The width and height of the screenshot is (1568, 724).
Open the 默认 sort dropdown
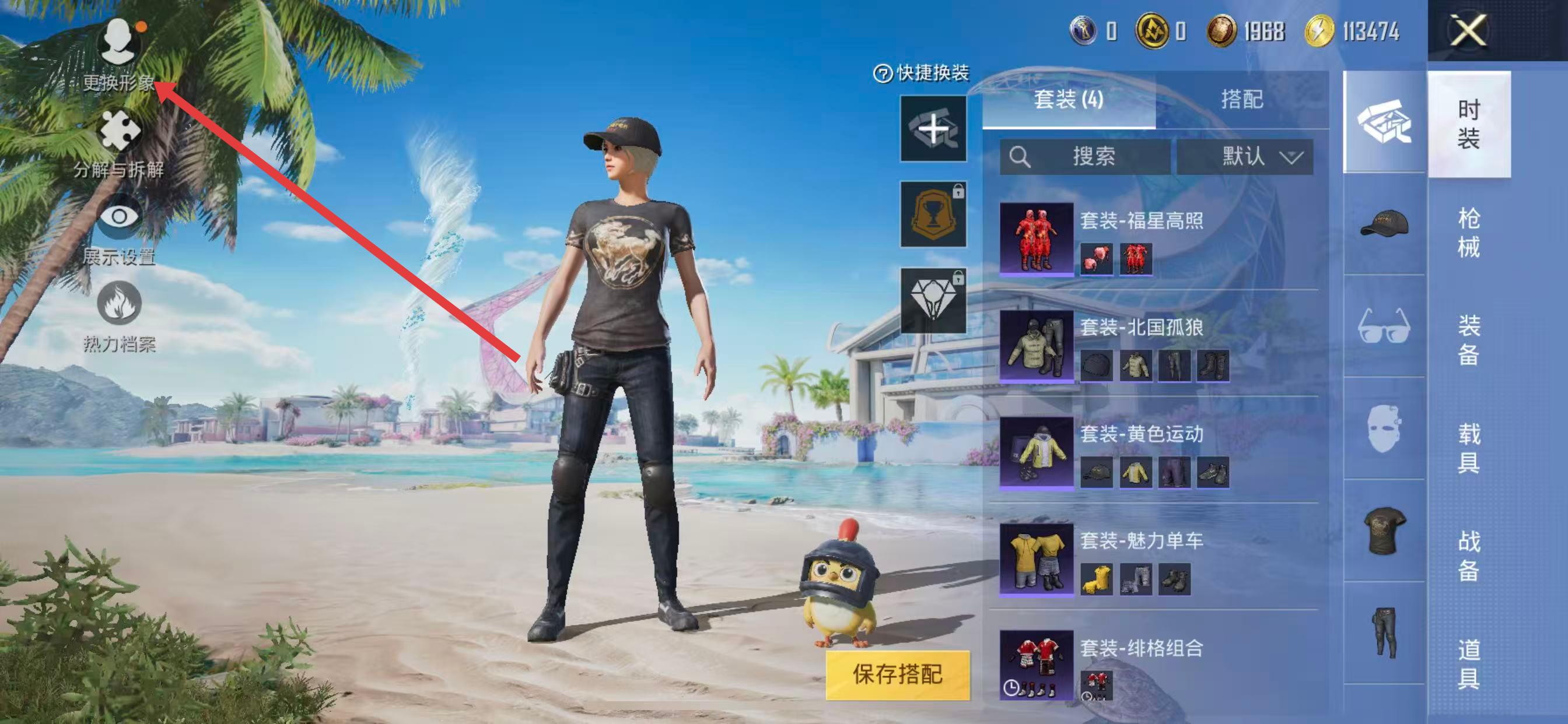pyautogui.click(x=1245, y=157)
